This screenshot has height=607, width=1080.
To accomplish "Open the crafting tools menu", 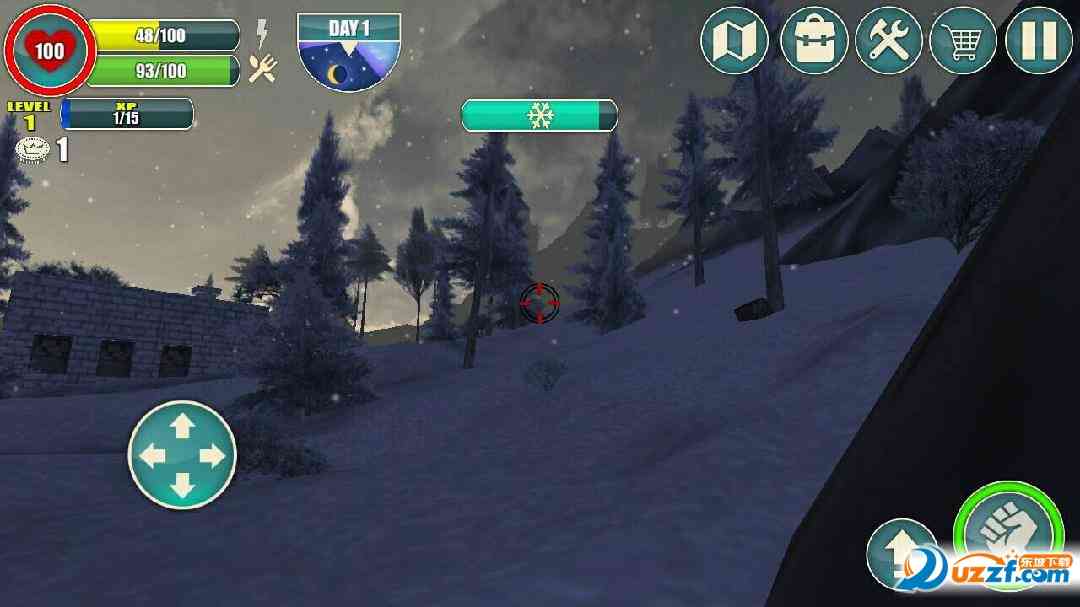I will (888, 40).
